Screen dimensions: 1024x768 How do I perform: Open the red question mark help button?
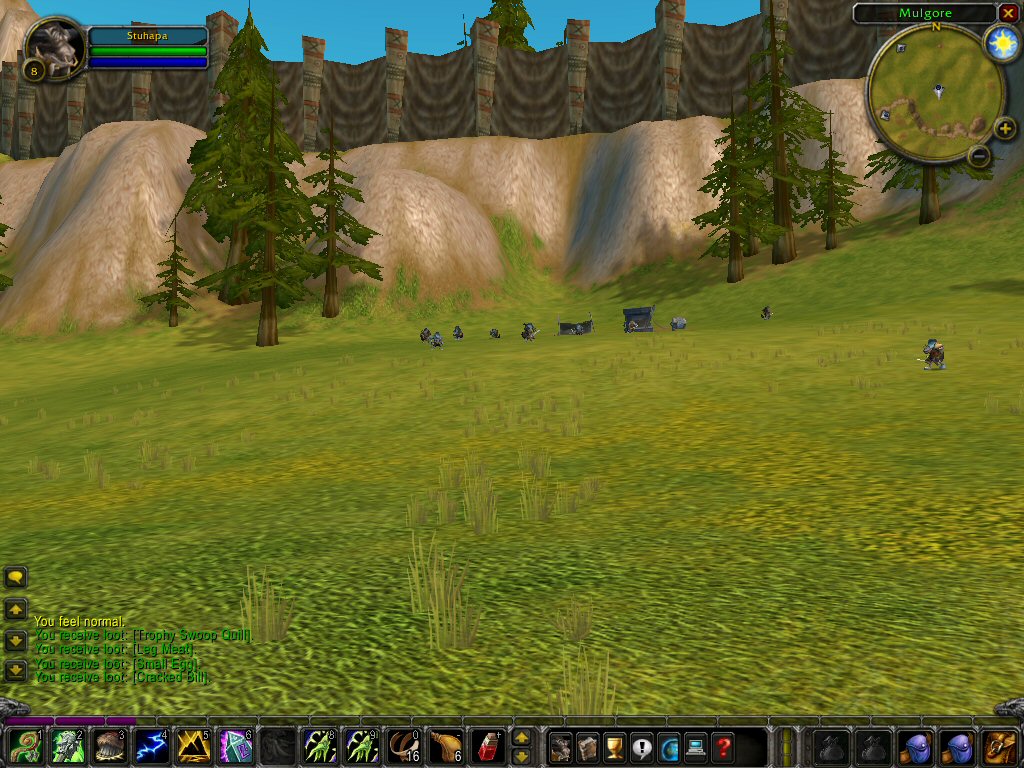tap(722, 746)
